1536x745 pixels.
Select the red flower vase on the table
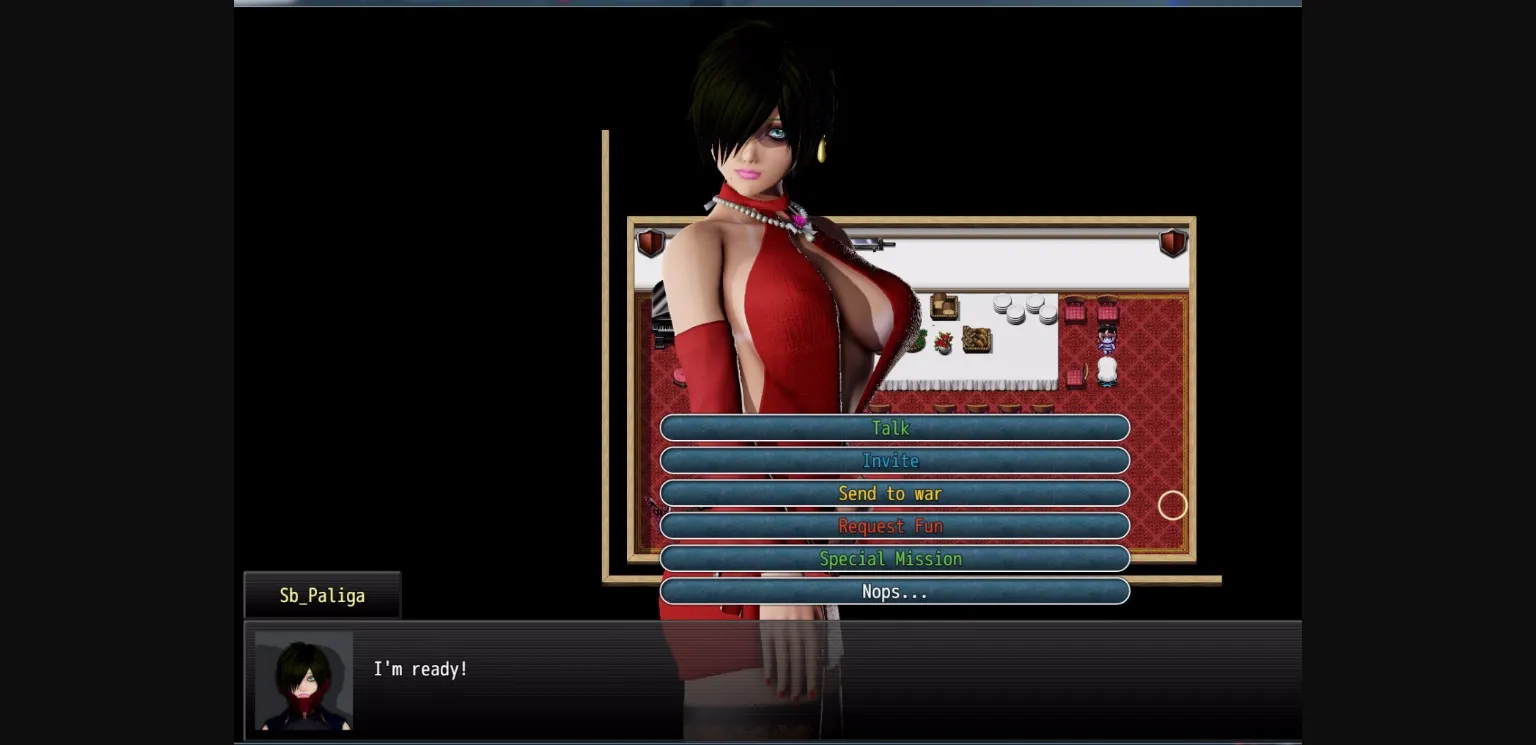pos(944,343)
